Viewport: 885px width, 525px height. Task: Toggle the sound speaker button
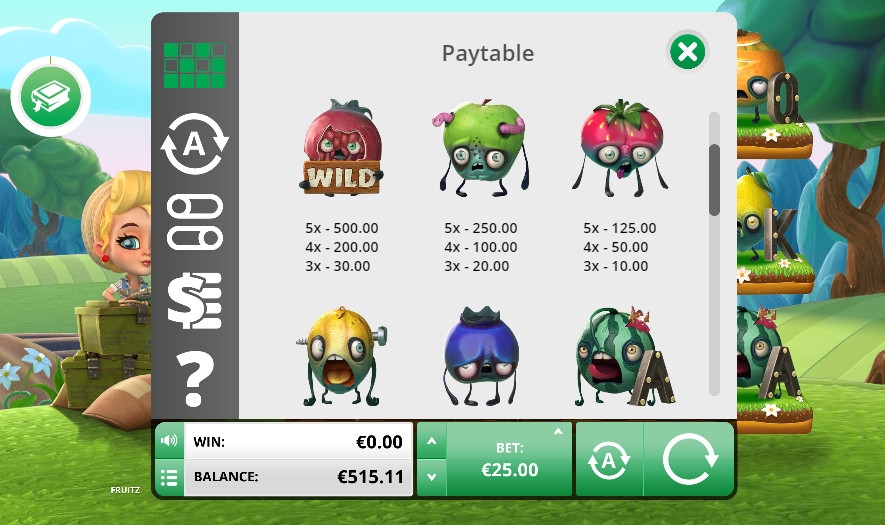(x=168, y=441)
